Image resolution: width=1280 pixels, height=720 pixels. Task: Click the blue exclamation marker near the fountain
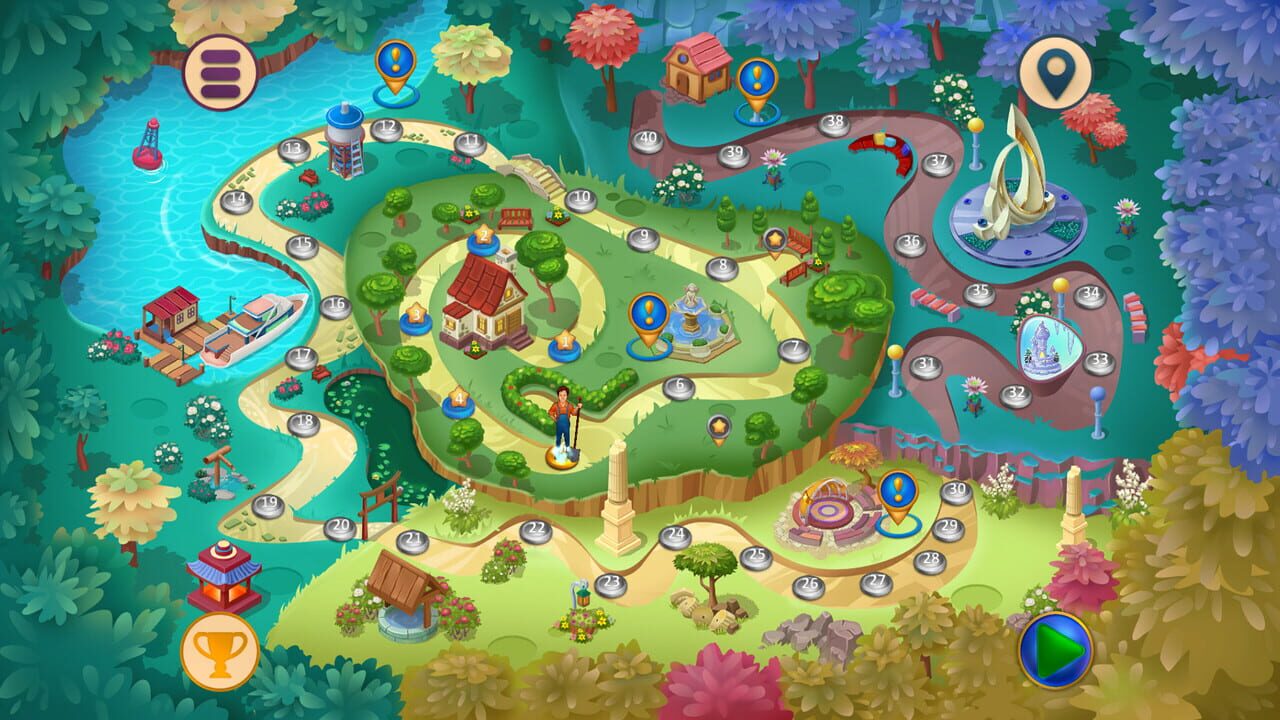point(647,313)
